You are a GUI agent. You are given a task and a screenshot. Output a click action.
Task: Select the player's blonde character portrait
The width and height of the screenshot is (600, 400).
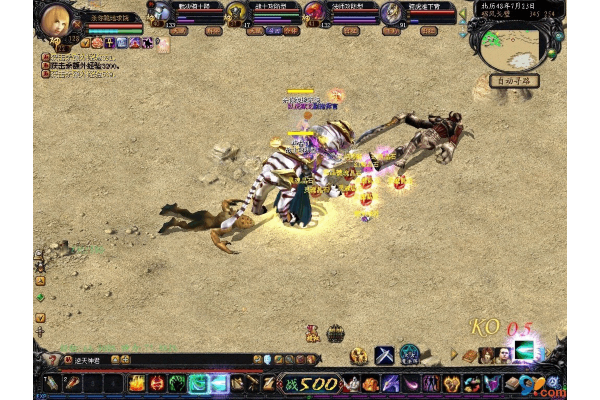[57, 19]
